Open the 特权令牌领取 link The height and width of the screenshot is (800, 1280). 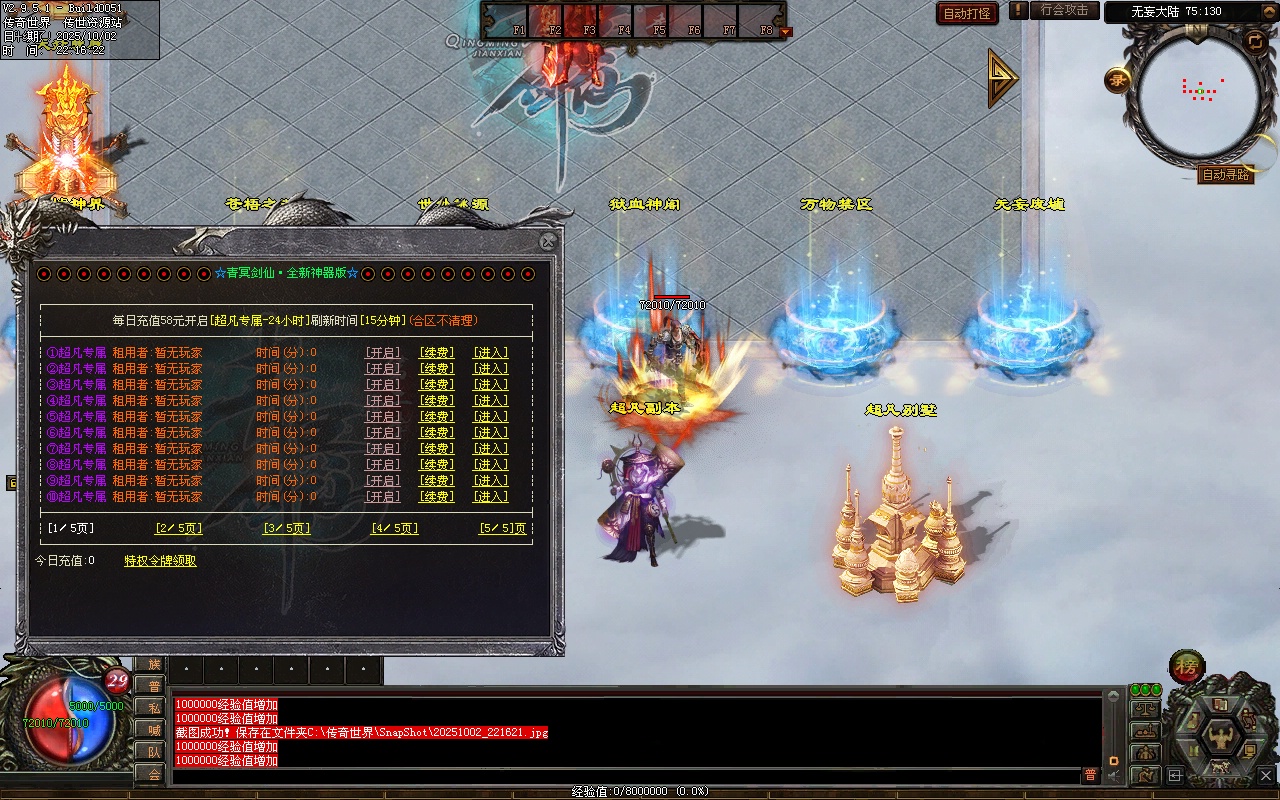click(x=160, y=561)
